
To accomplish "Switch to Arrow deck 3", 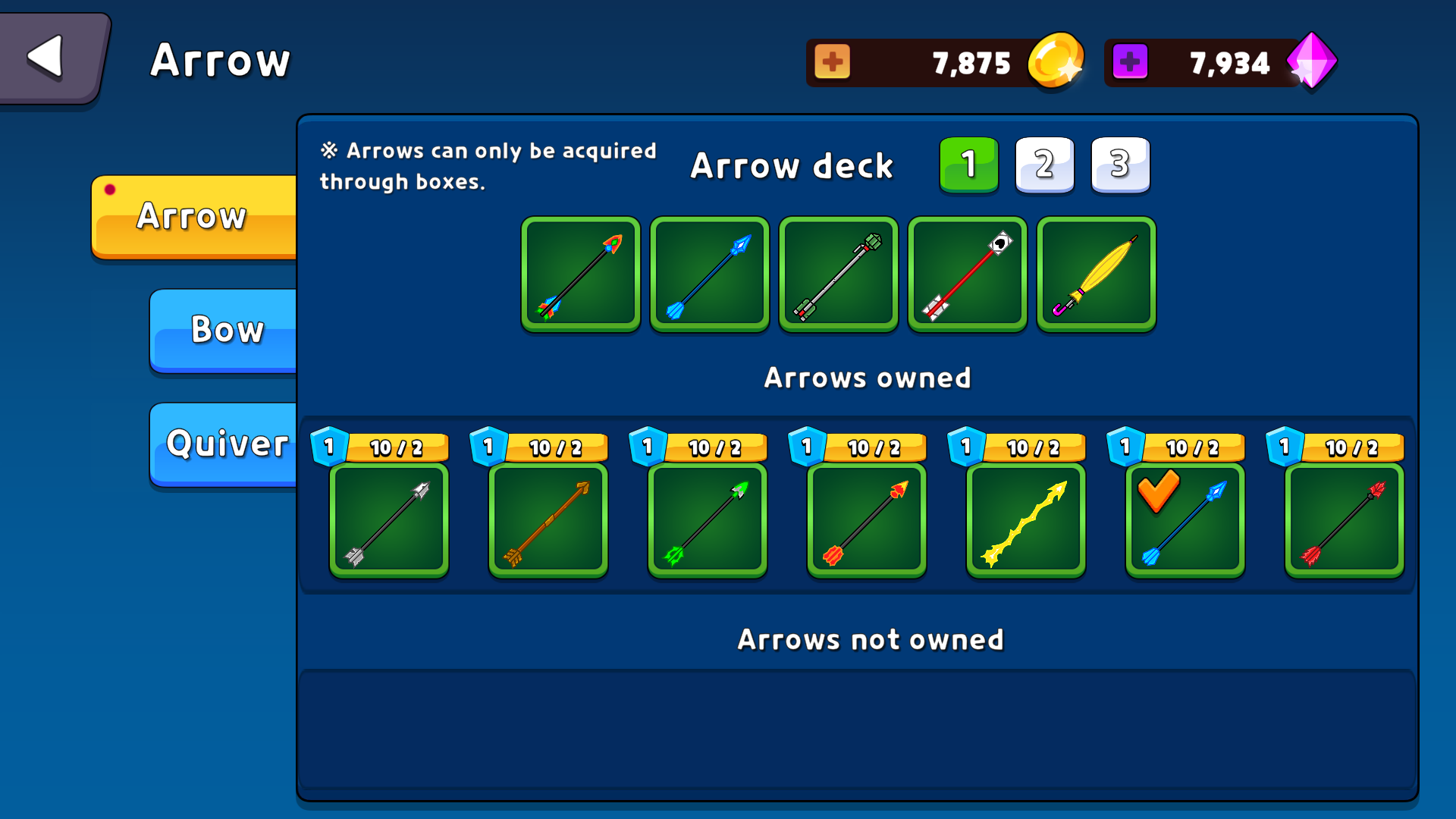I will pyautogui.click(x=1120, y=165).
